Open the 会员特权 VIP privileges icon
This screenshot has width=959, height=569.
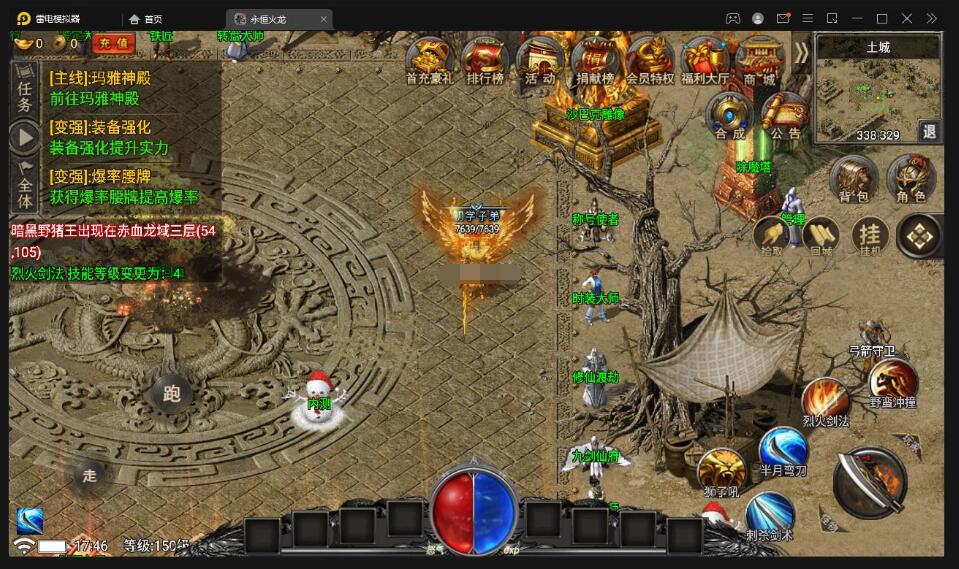point(650,58)
